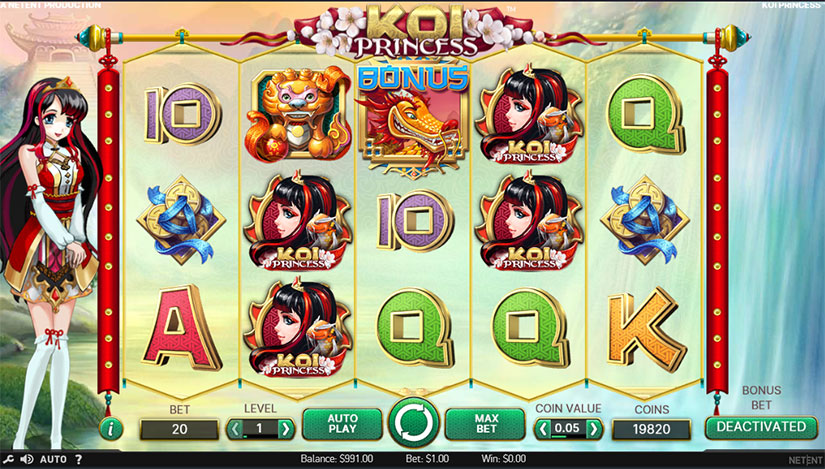
Task: Open the help question mark
Action: click(x=79, y=459)
